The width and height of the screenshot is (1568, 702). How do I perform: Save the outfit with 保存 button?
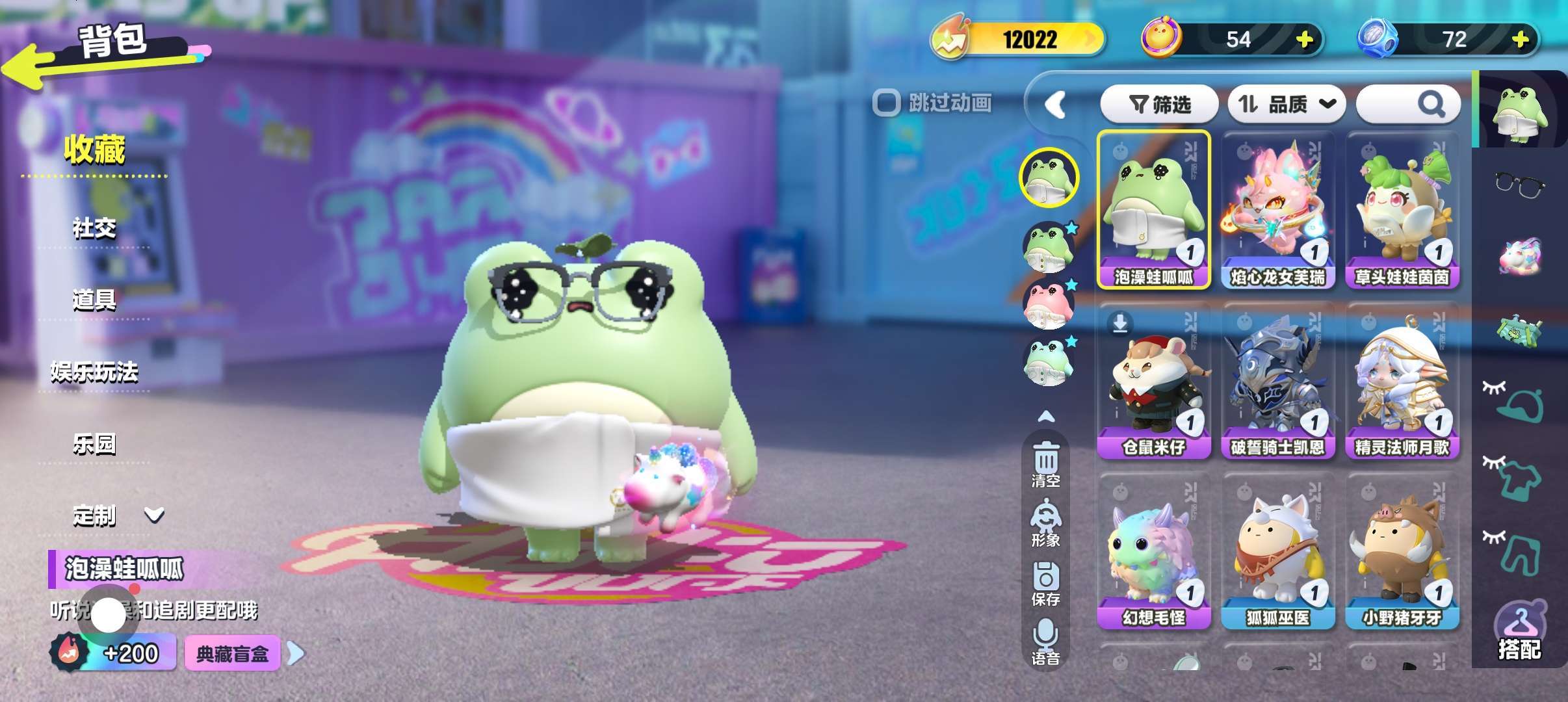[x=1045, y=583]
